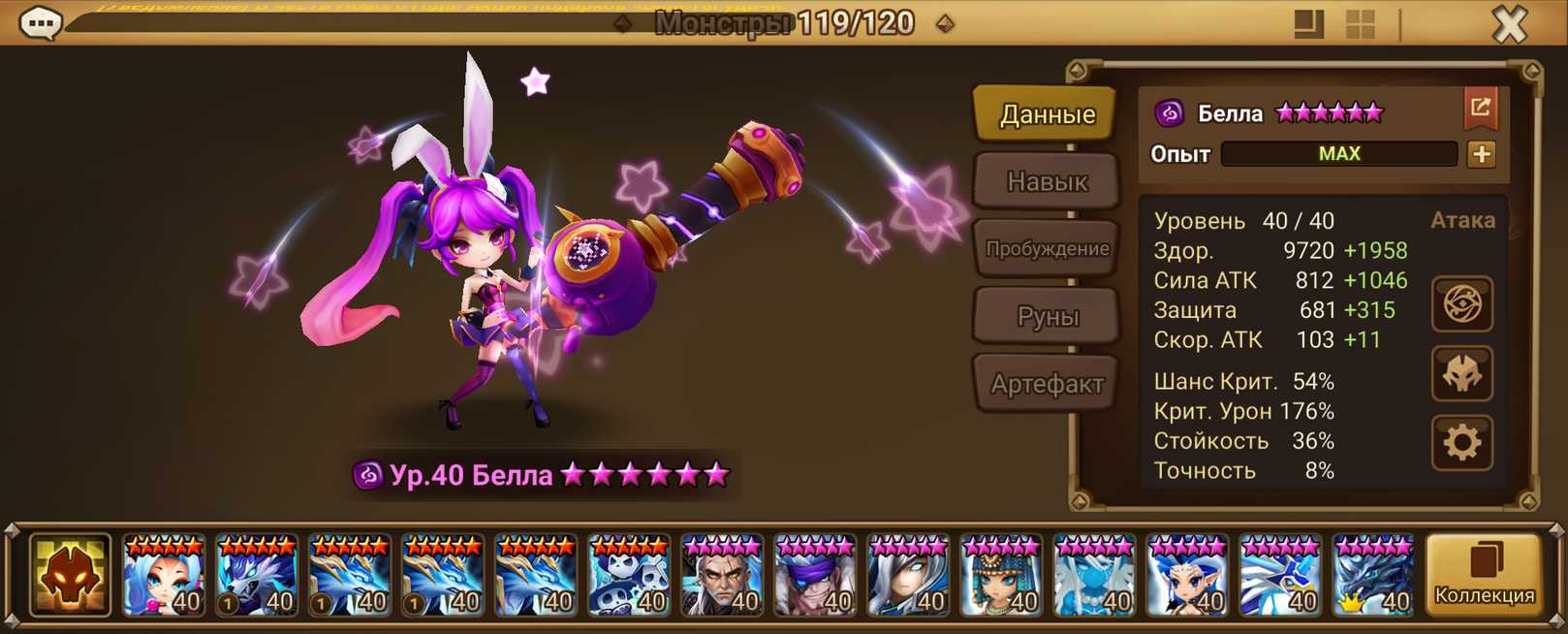Image resolution: width=1568 pixels, height=634 pixels.
Task: Open the helmet icon button
Action: pyautogui.click(x=1461, y=374)
